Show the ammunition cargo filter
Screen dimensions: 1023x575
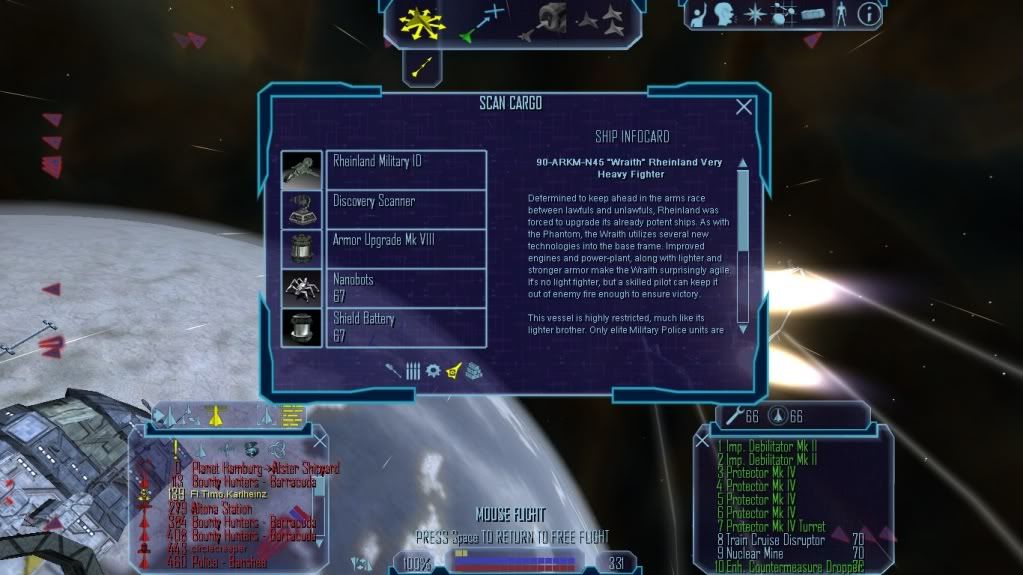[413, 370]
